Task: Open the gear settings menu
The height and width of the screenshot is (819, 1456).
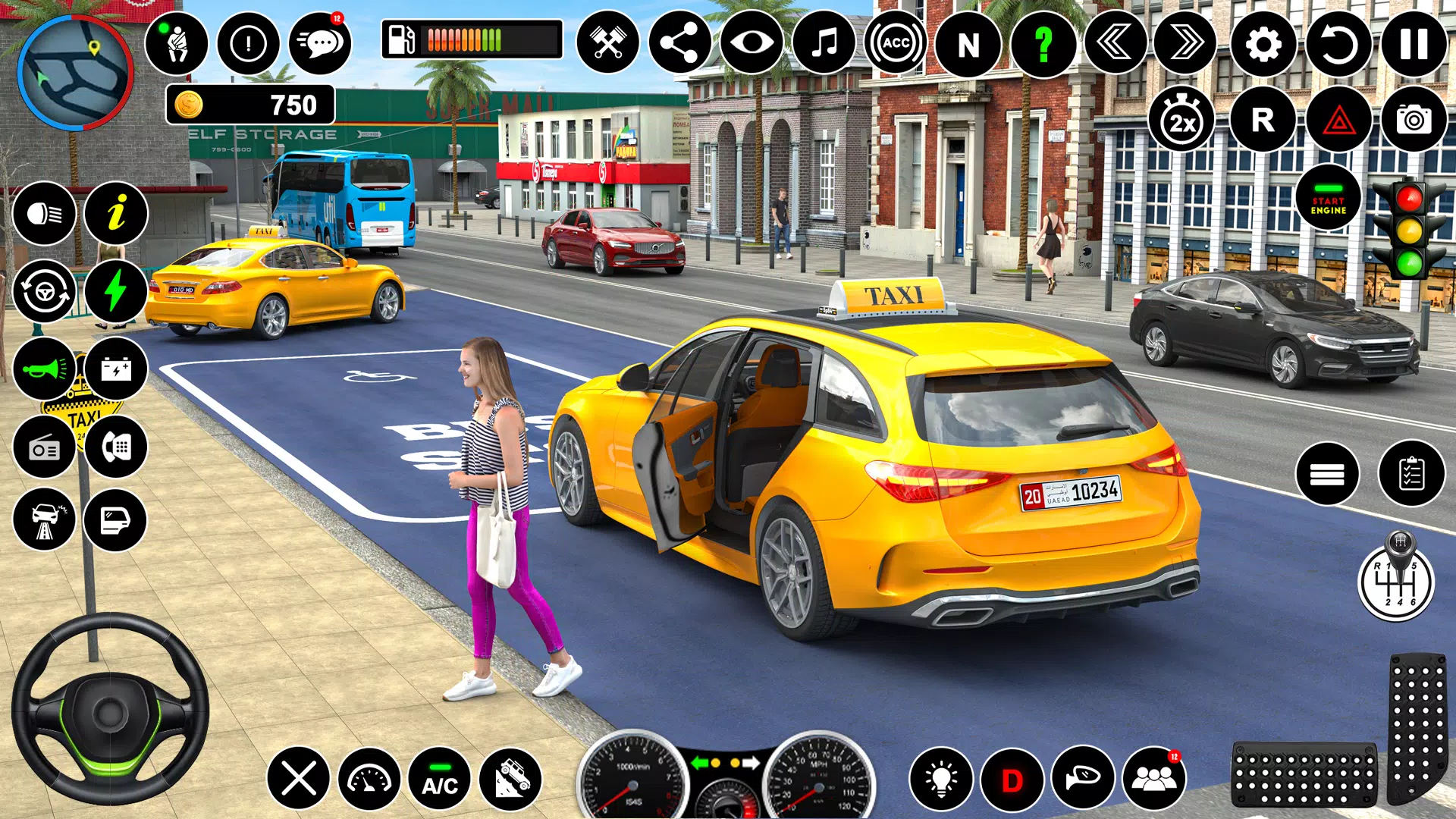Action: point(1263,44)
